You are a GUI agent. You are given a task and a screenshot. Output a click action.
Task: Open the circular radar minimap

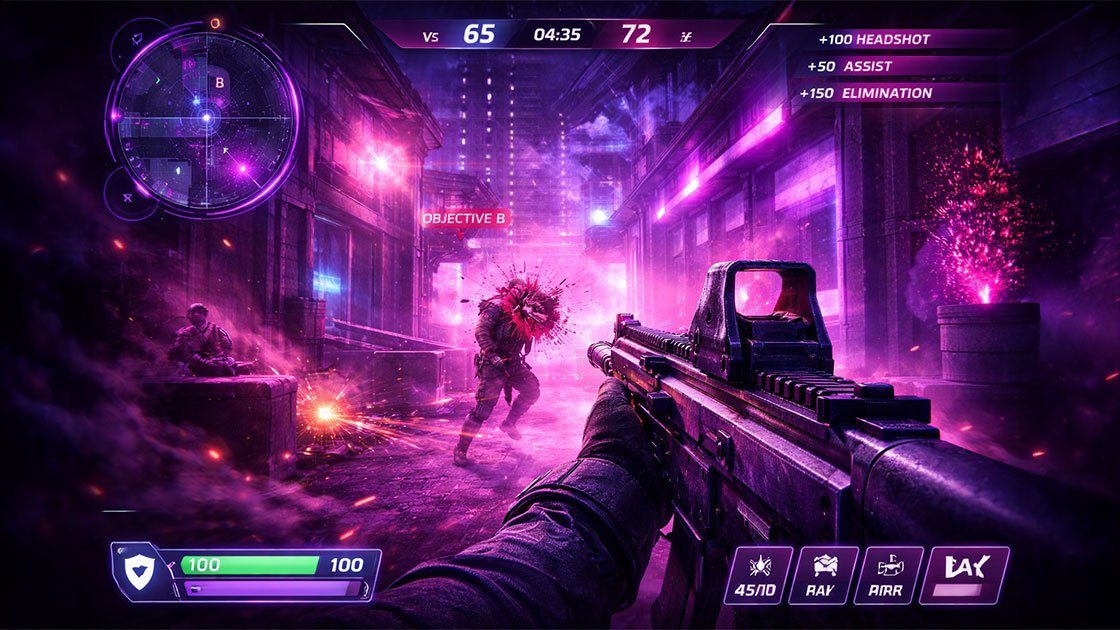204,118
